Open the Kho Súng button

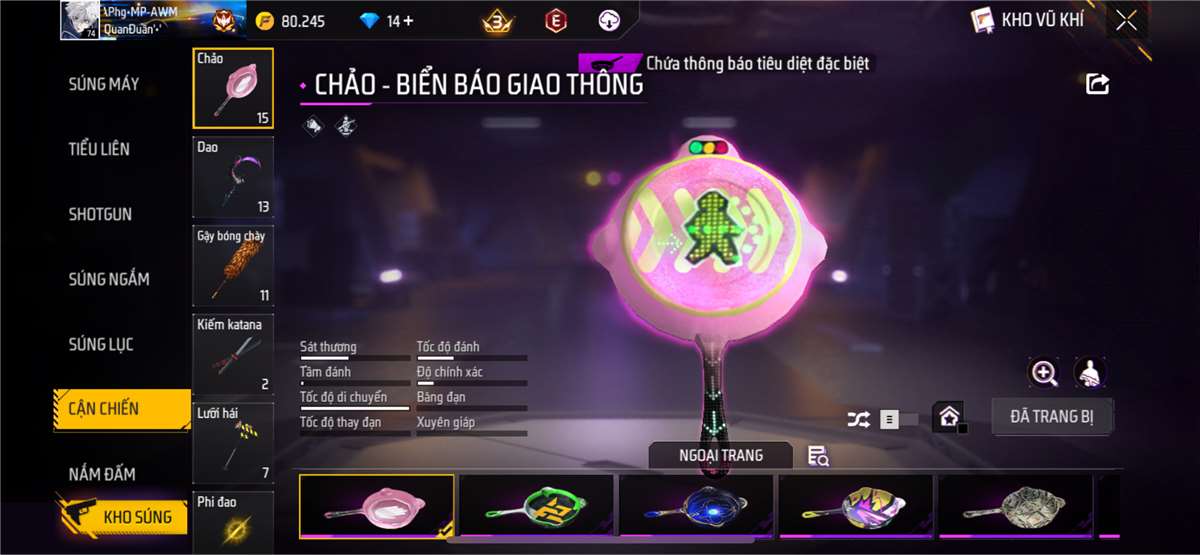click(x=124, y=517)
